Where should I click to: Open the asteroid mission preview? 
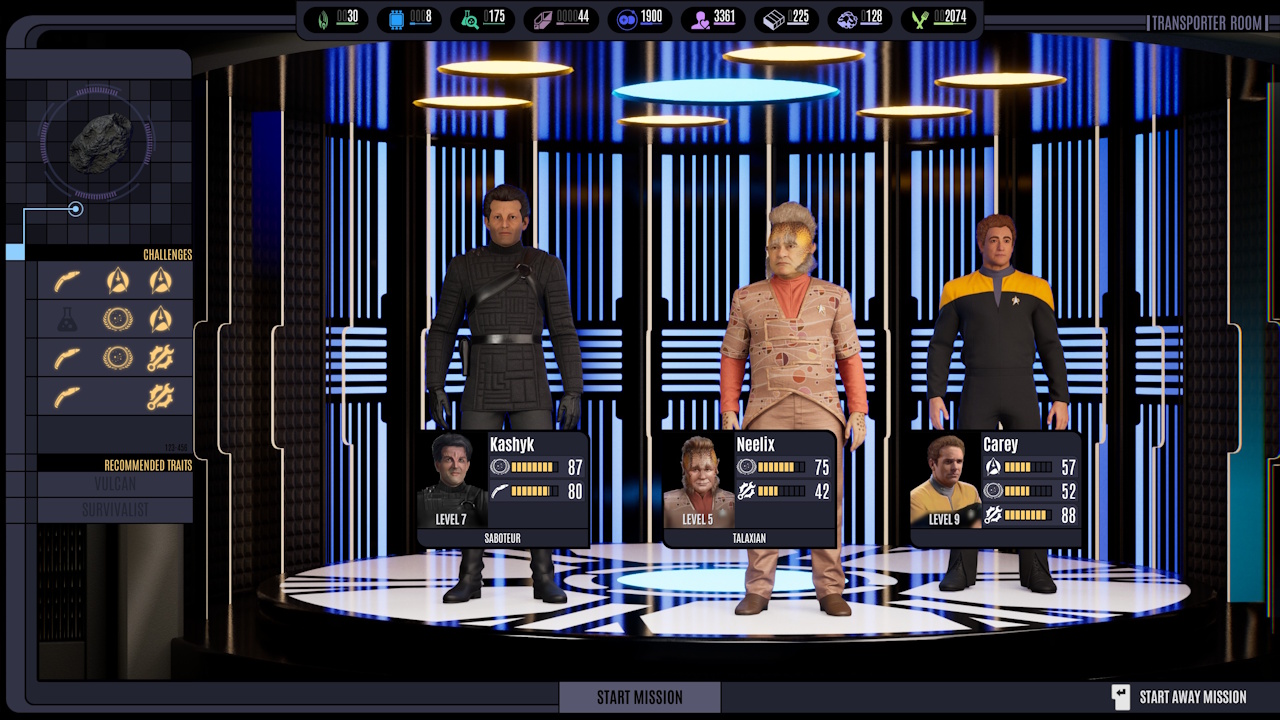[99, 143]
